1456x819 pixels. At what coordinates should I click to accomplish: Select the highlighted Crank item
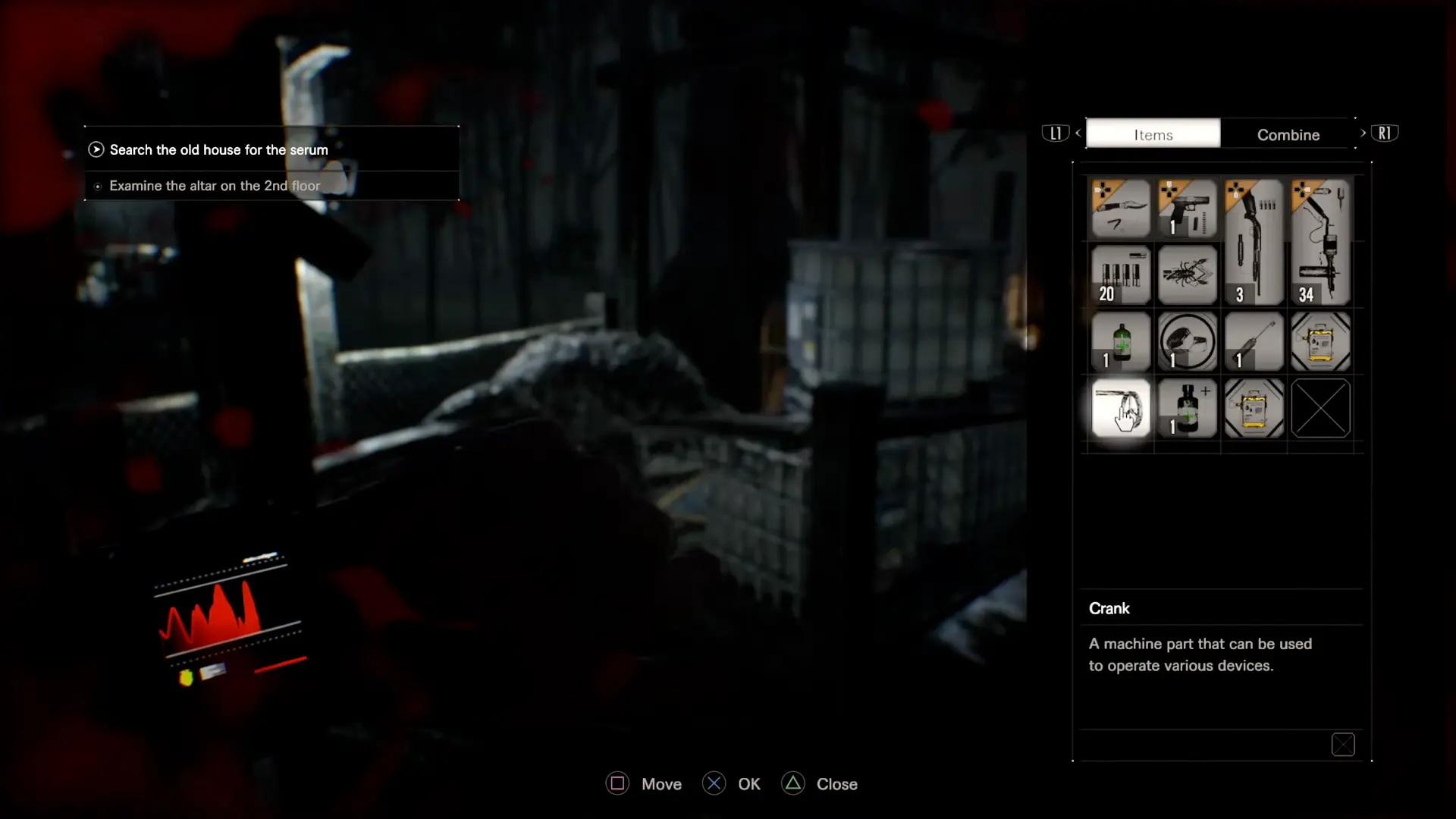(x=1121, y=408)
